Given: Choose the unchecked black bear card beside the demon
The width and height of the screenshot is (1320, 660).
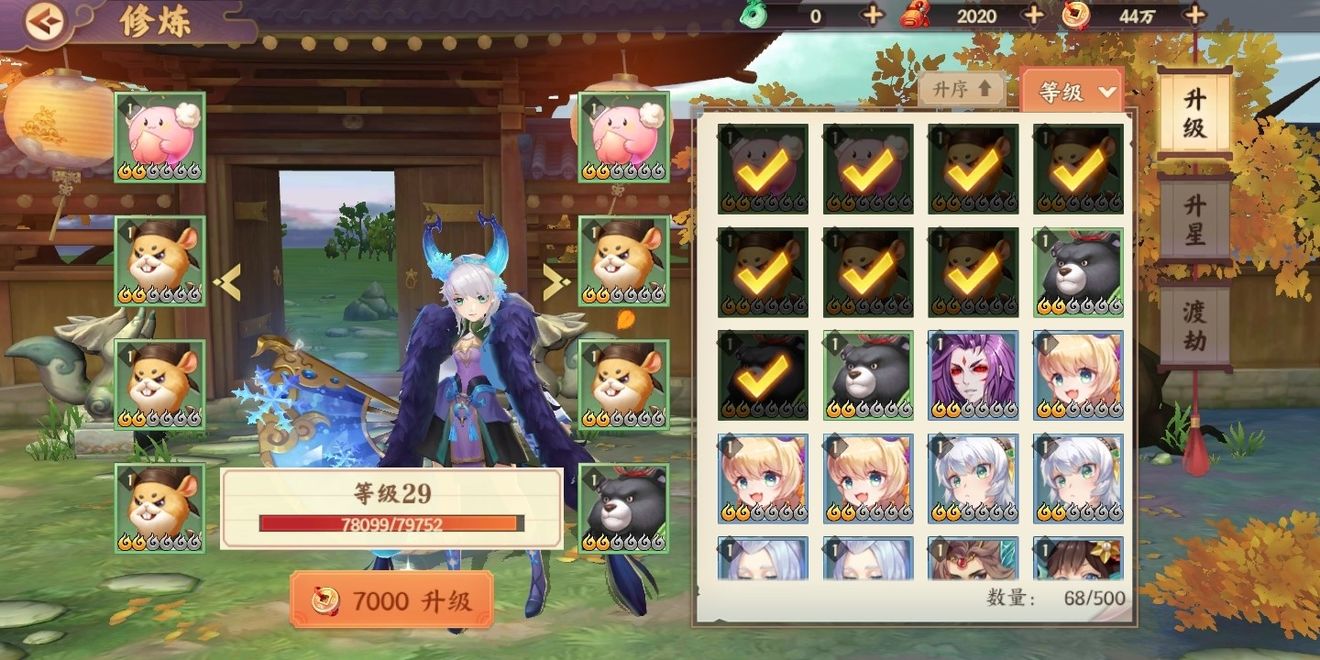Looking at the screenshot, I should click(x=868, y=375).
